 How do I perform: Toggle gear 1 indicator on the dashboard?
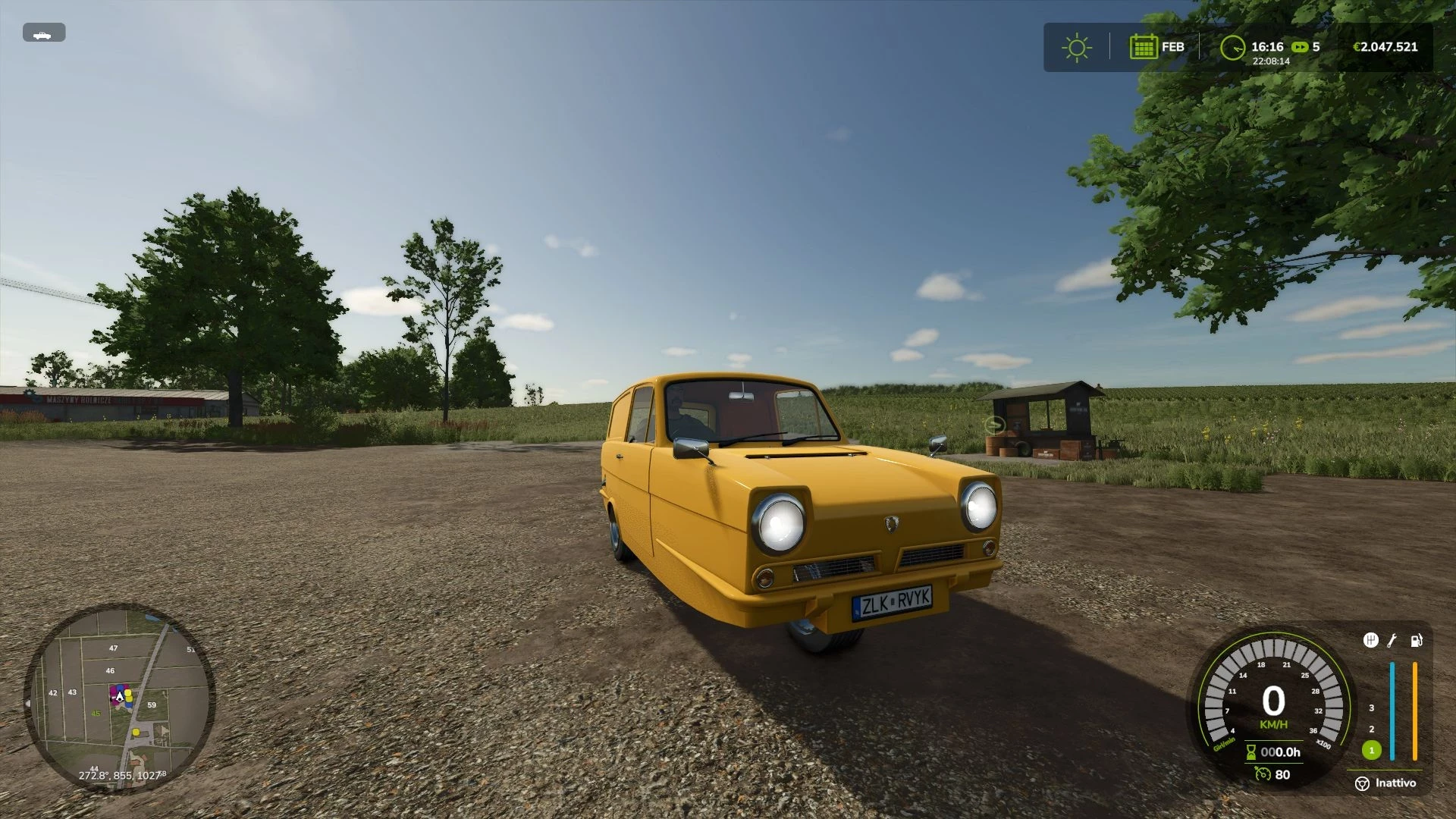1371,751
